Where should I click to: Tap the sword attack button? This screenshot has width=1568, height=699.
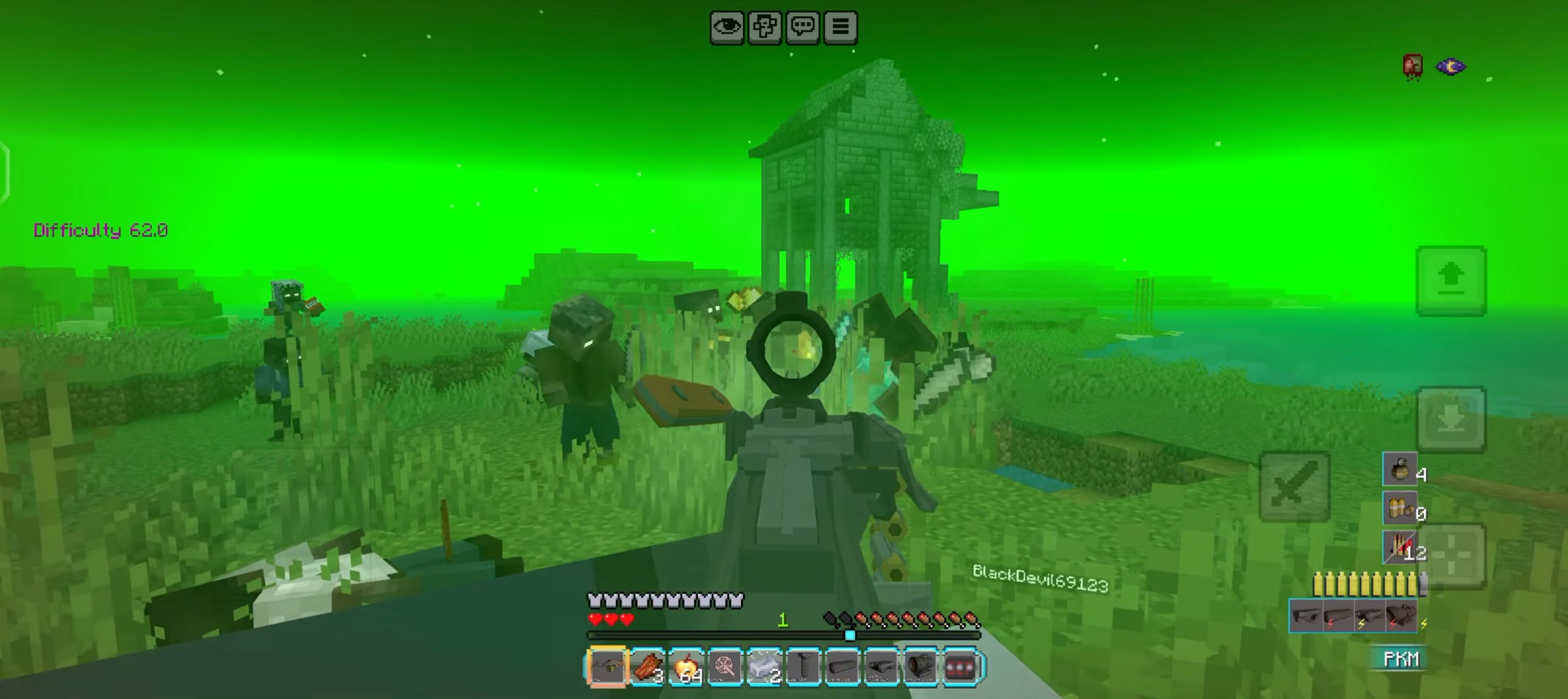click(1294, 486)
